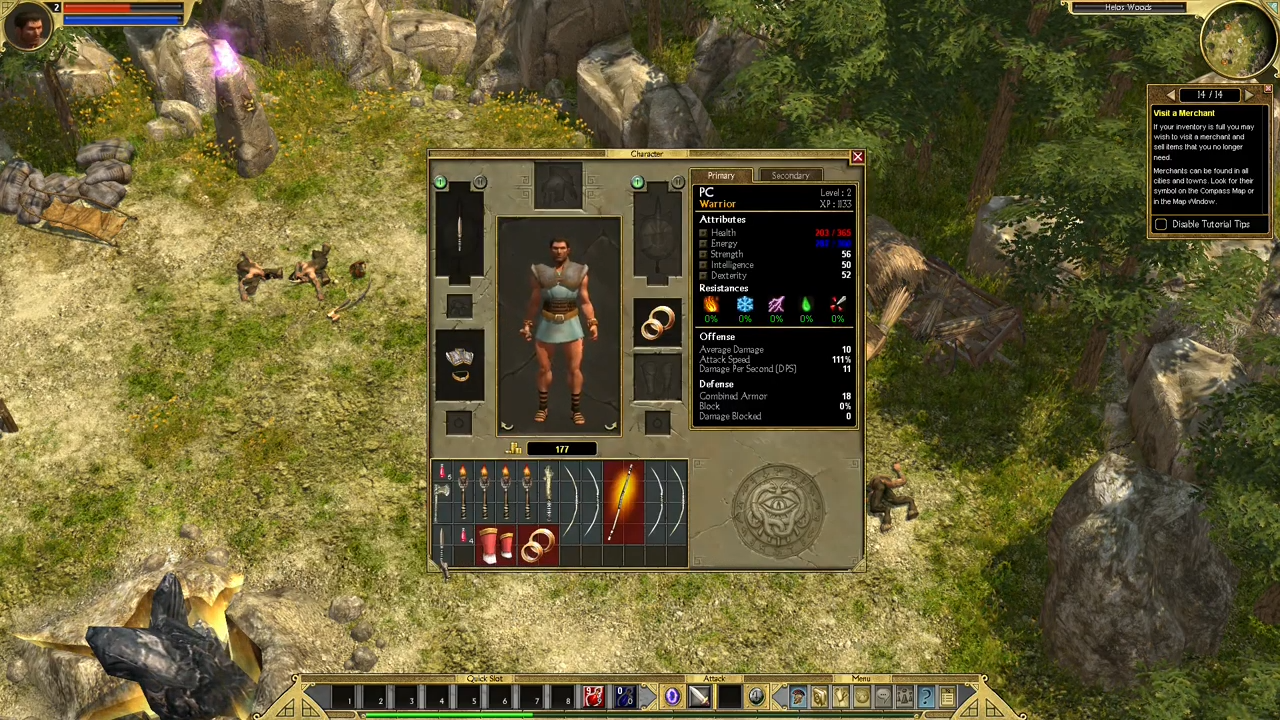Use the blue energy potion quick item
This screenshot has height=720, width=1280.
[x=624, y=696]
